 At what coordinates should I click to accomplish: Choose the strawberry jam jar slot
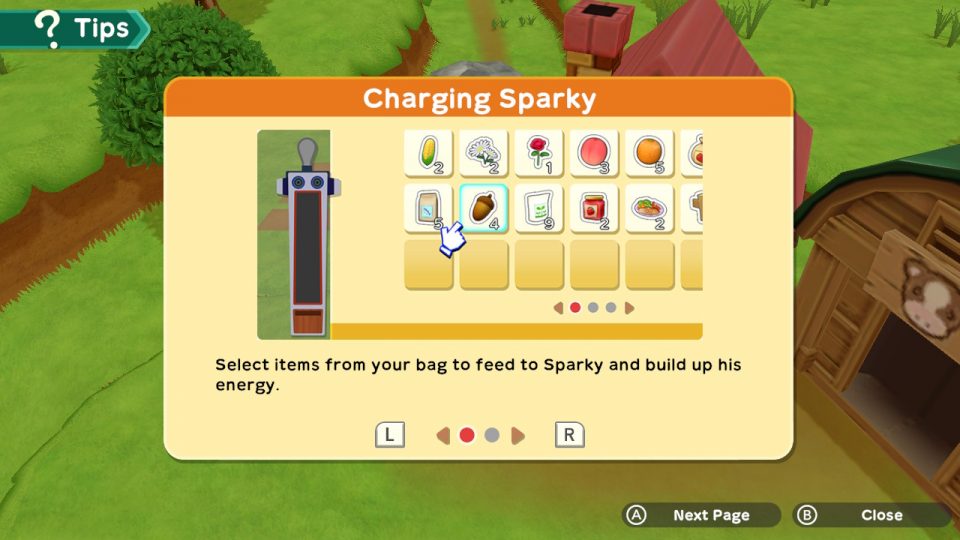click(x=594, y=209)
